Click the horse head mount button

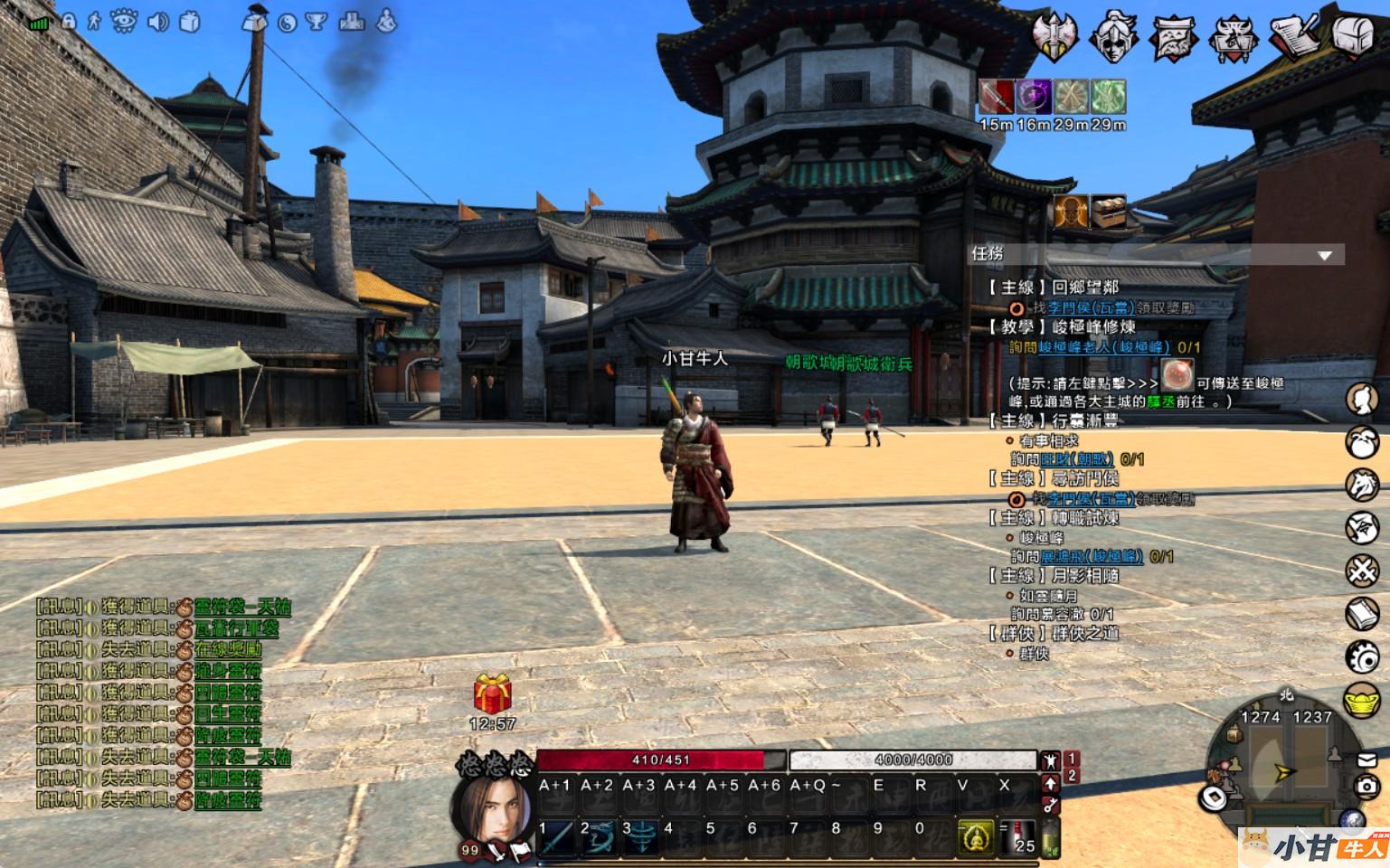click(x=1362, y=485)
